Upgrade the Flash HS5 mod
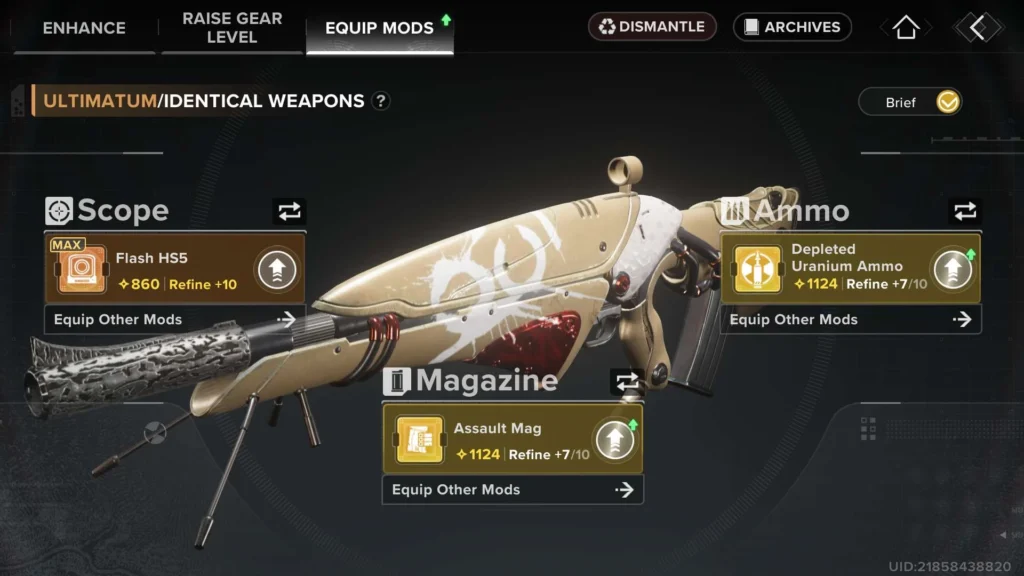The image size is (1024, 576). [x=276, y=270]
